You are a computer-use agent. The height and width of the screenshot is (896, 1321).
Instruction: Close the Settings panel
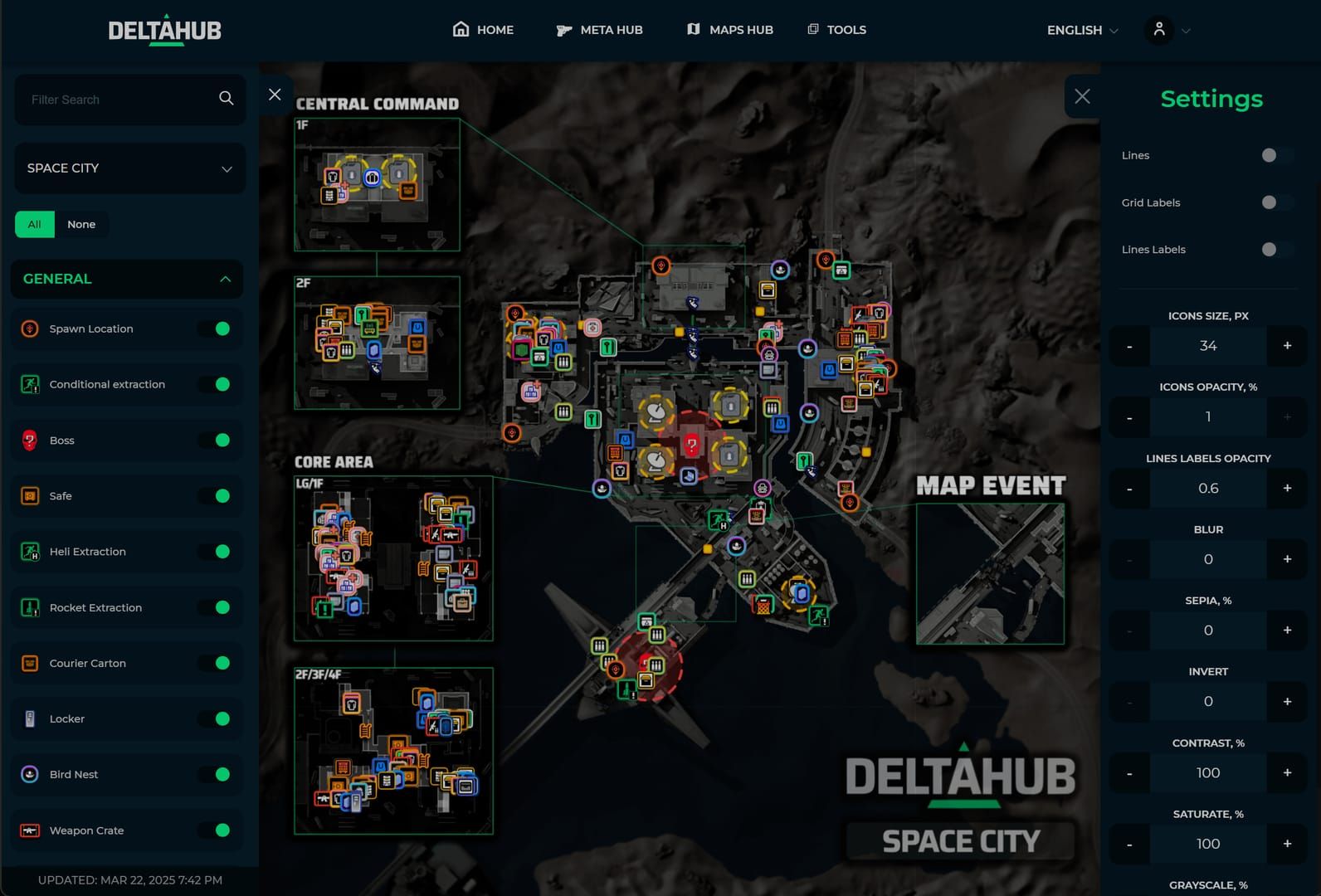pyautogui.click(x=1082, y=96)
